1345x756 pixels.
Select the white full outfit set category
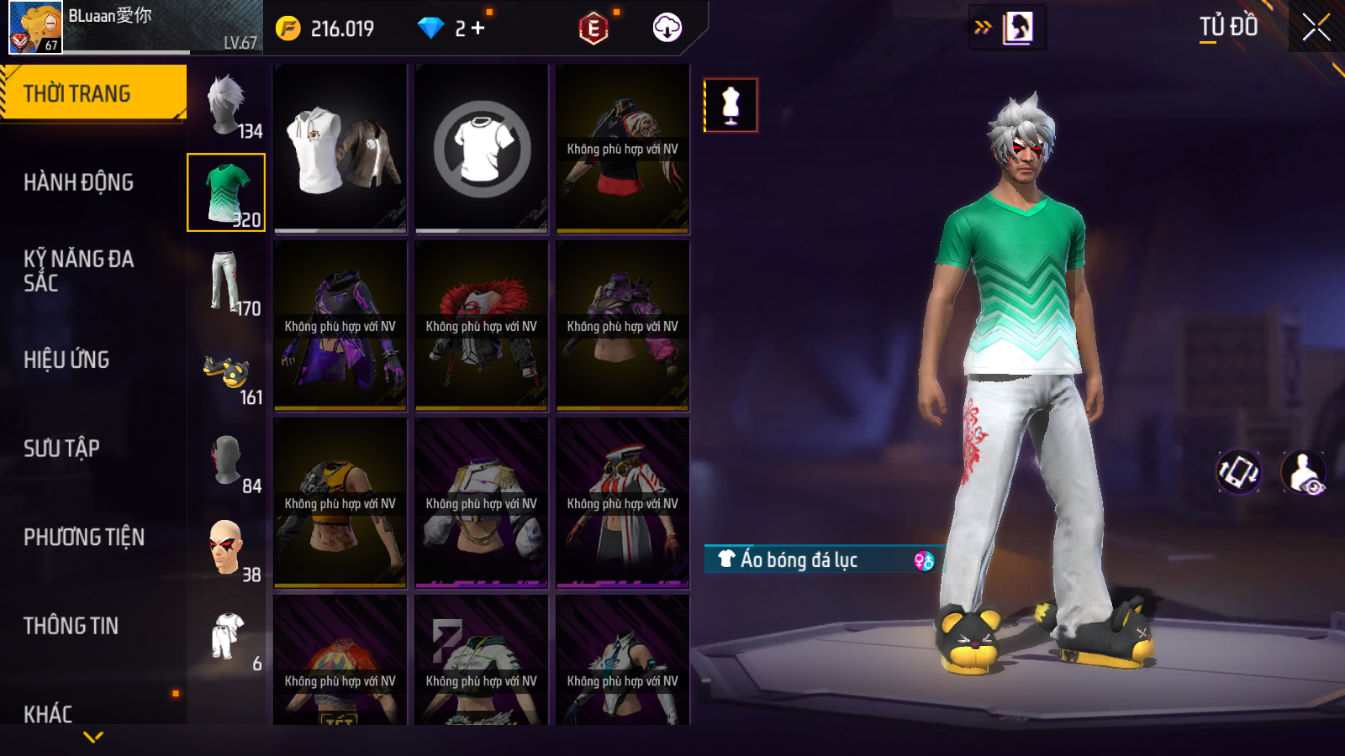pyautogui.click(x=227, y=637)
